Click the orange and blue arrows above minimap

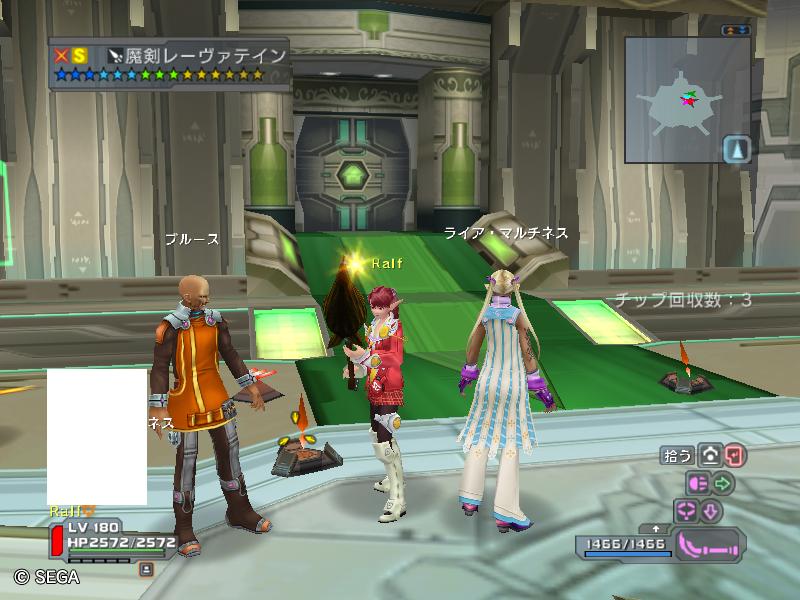click(736, 30)
